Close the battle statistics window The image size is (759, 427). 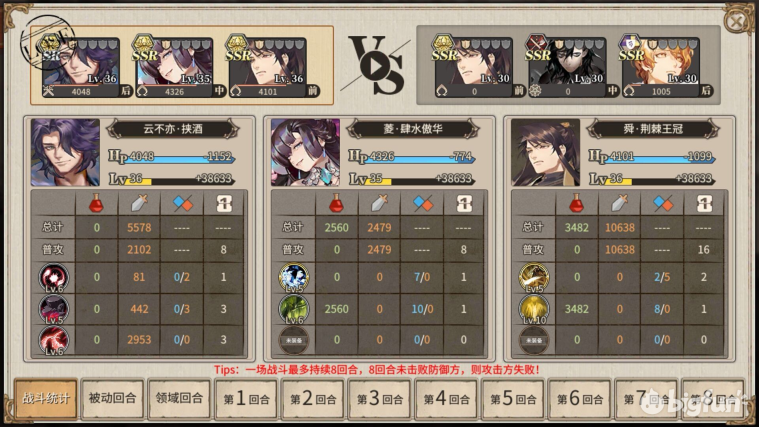click(736, 21)
